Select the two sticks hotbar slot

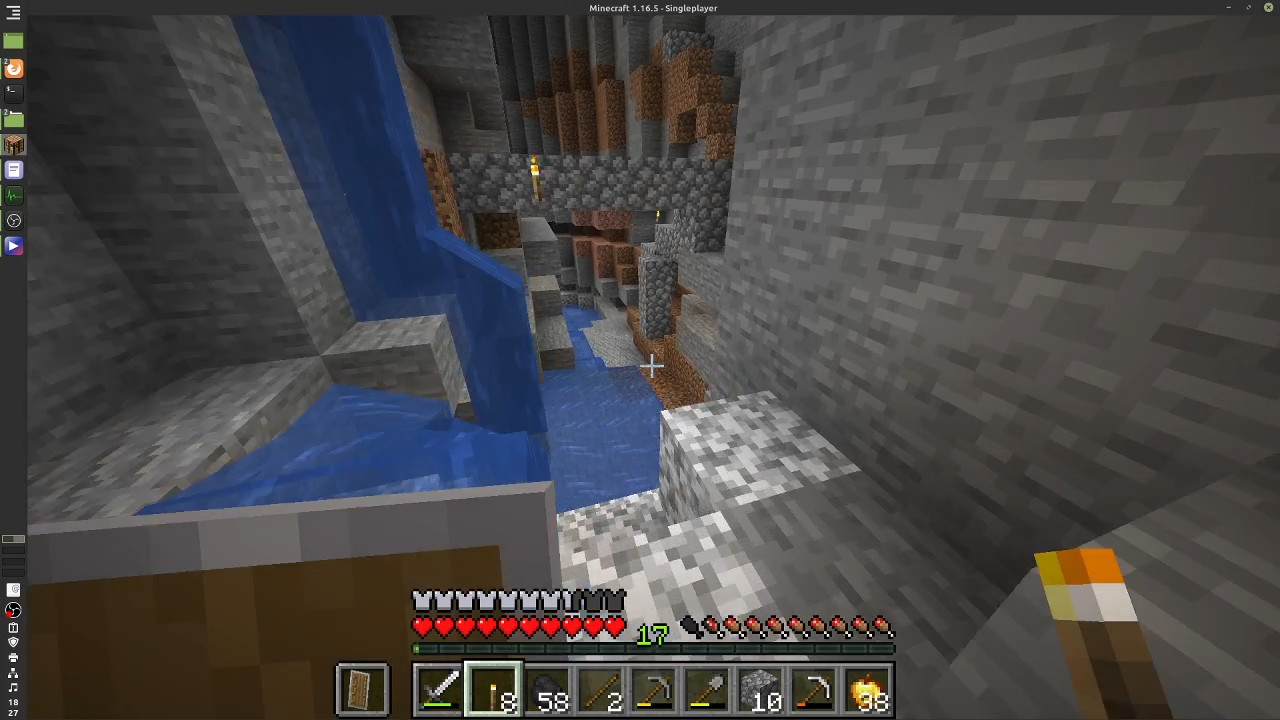click(x=601, y=689)
